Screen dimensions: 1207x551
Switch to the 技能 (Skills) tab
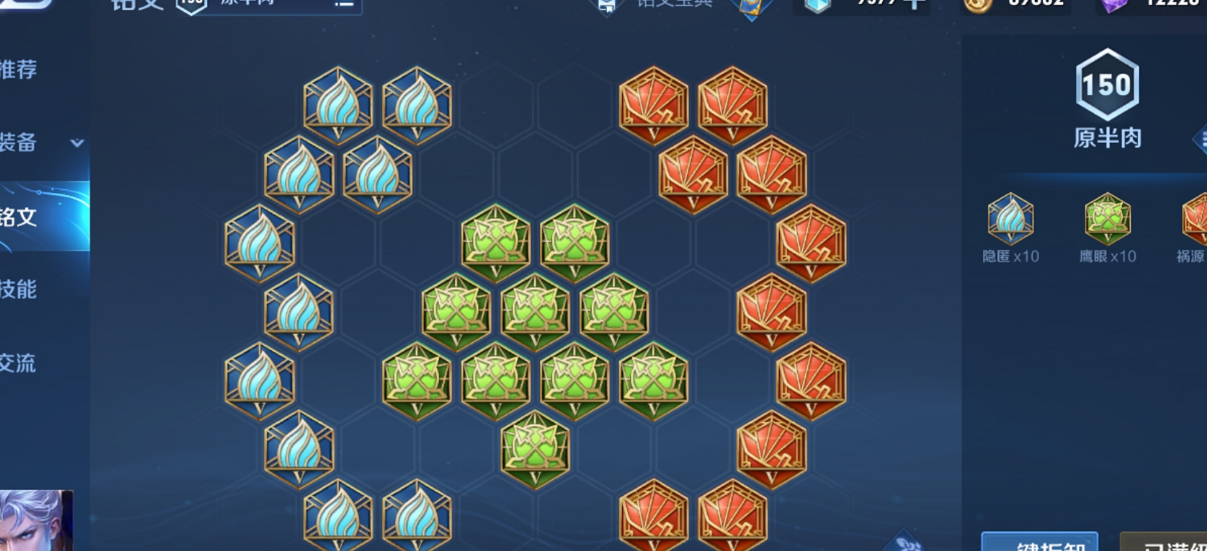click(x=20, y=289)
